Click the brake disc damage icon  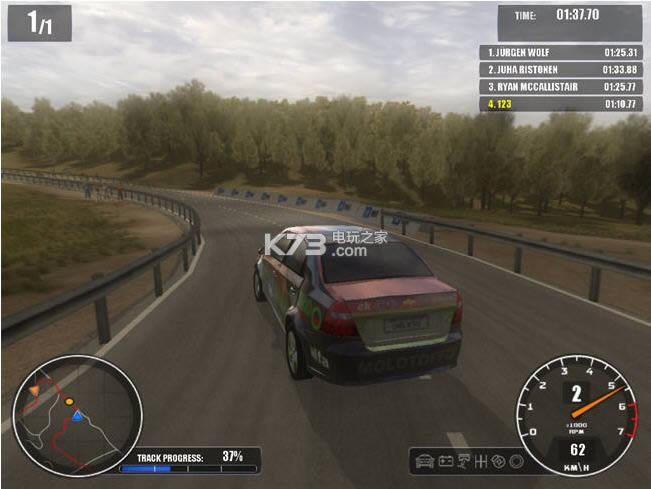tap(497, 462)
